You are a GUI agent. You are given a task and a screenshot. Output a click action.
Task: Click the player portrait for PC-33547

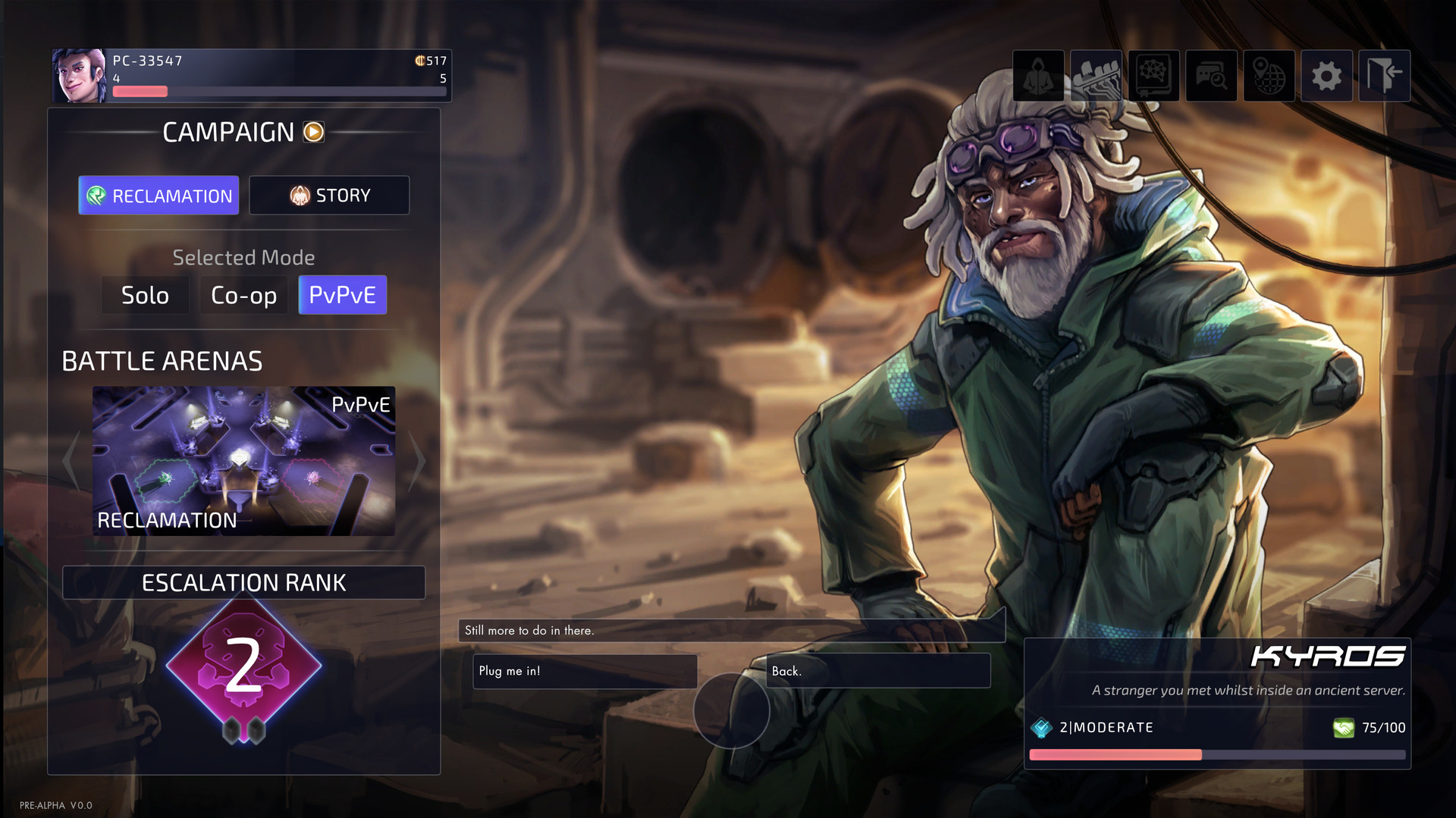[x=80, y=76]
